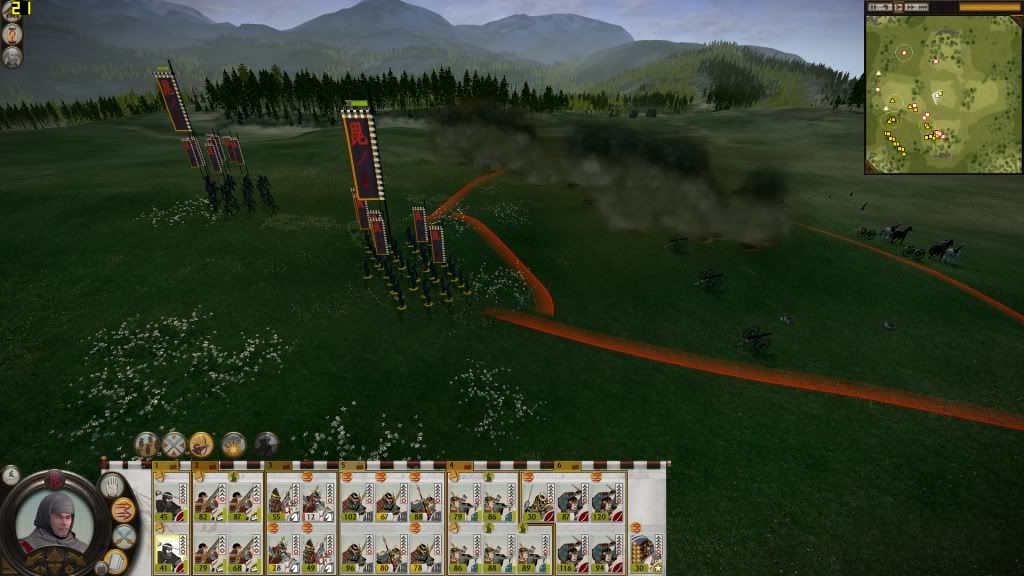The height and width of the screenshot is (576, 1024).
Task: Set battle speed to normal play
Action: tap(898, 7)
